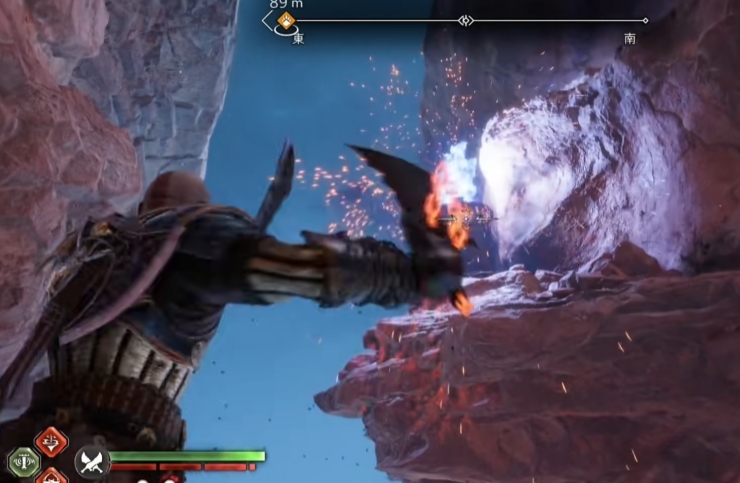This screenshot has width=740, height=483.
Task: Click the compass bar's center marker
Action: click(x=465, y=20)
